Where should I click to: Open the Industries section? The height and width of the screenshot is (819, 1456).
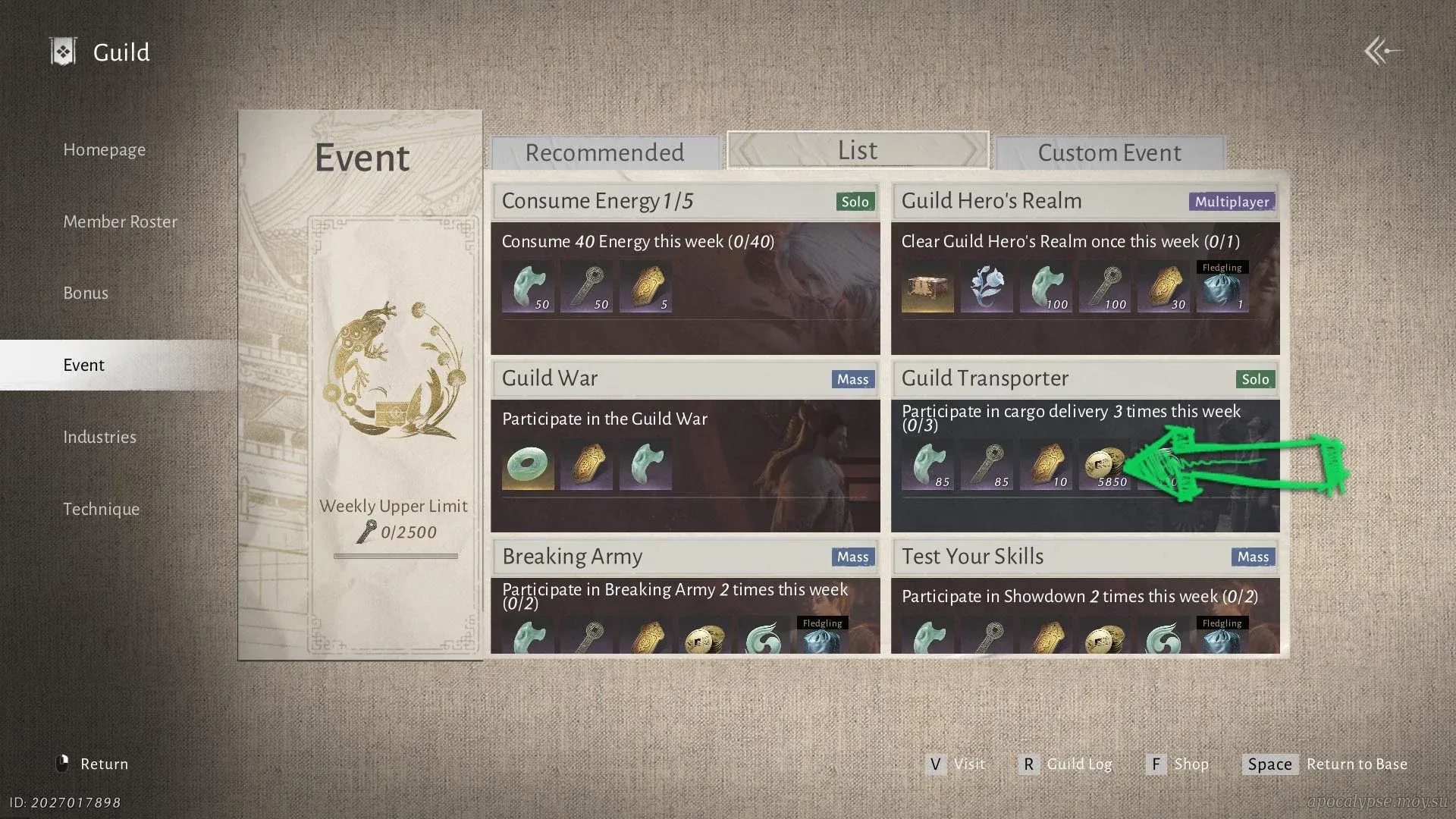[x=99, y=438]
